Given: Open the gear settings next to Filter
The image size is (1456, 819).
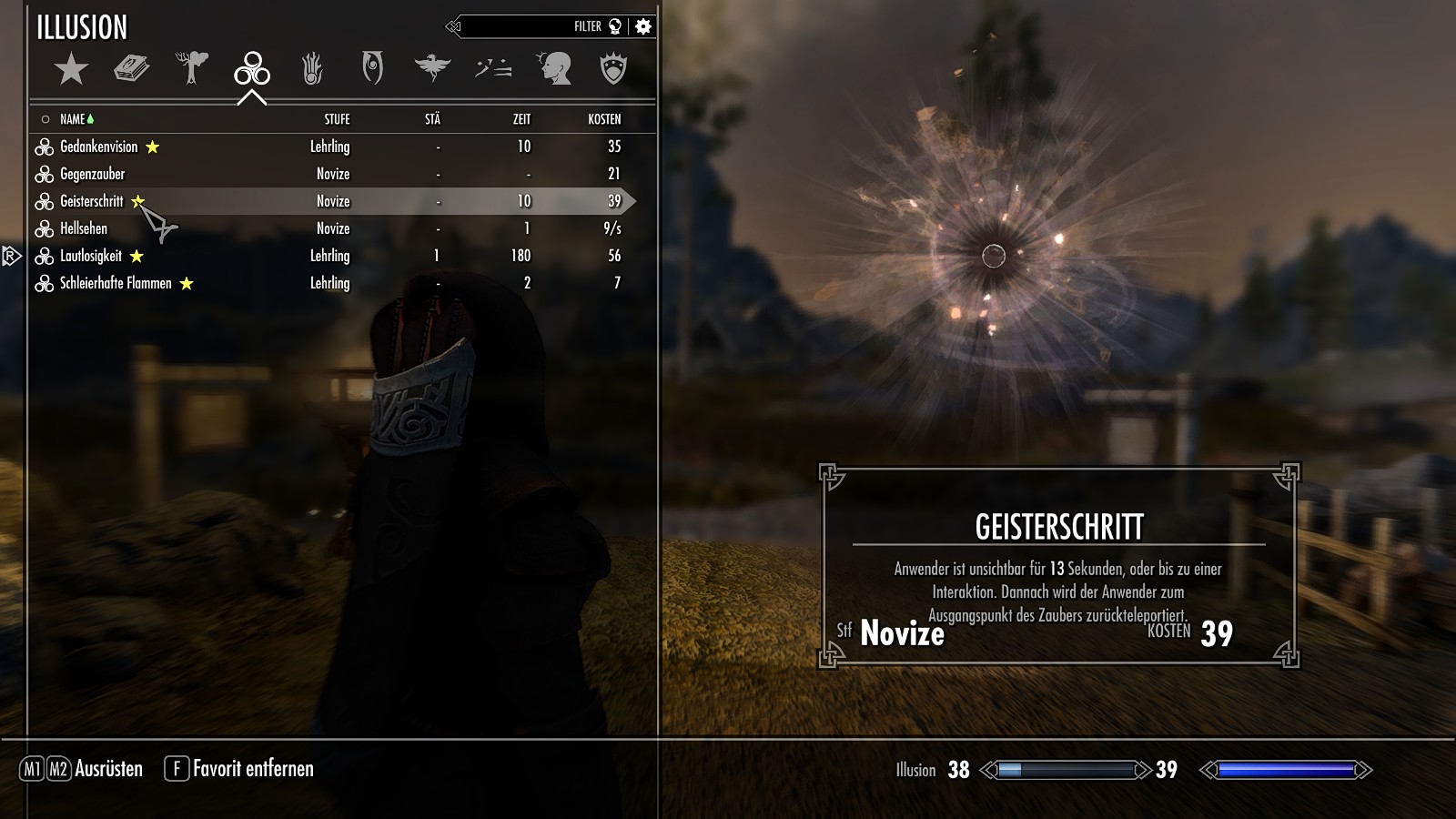Looking at the screenshot, I should pyautogui.click(x=643, y=26).
